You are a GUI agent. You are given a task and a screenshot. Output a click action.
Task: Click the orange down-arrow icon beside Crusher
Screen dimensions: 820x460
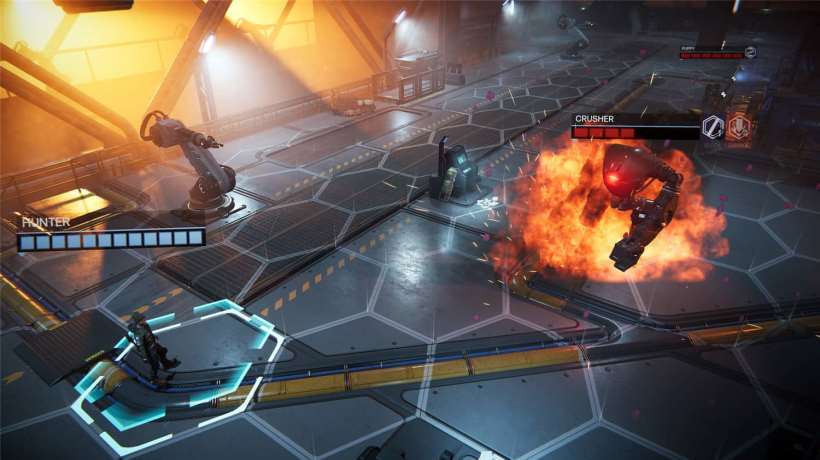(738, 126)
